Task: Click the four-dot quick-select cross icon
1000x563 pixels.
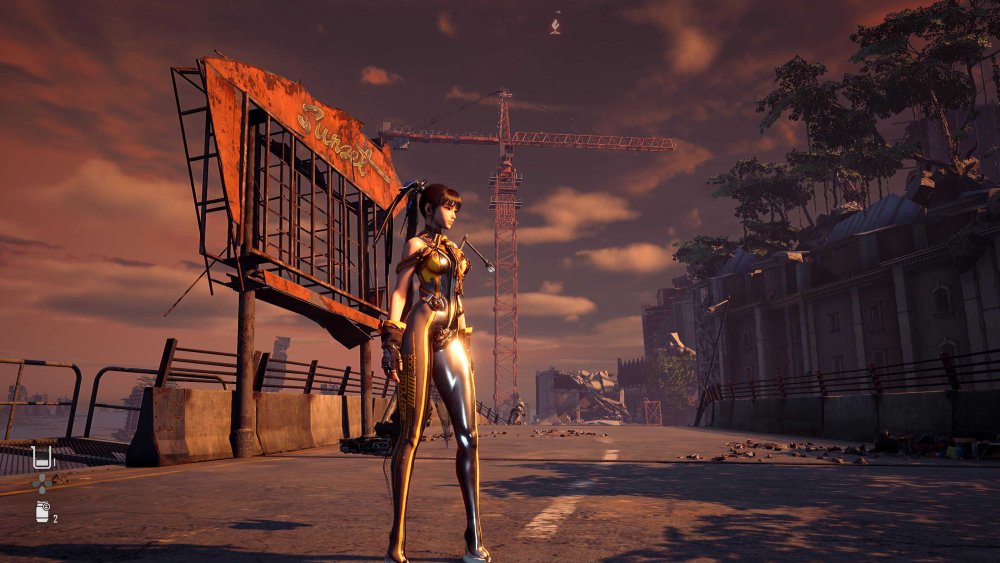Action: [42, 484]
